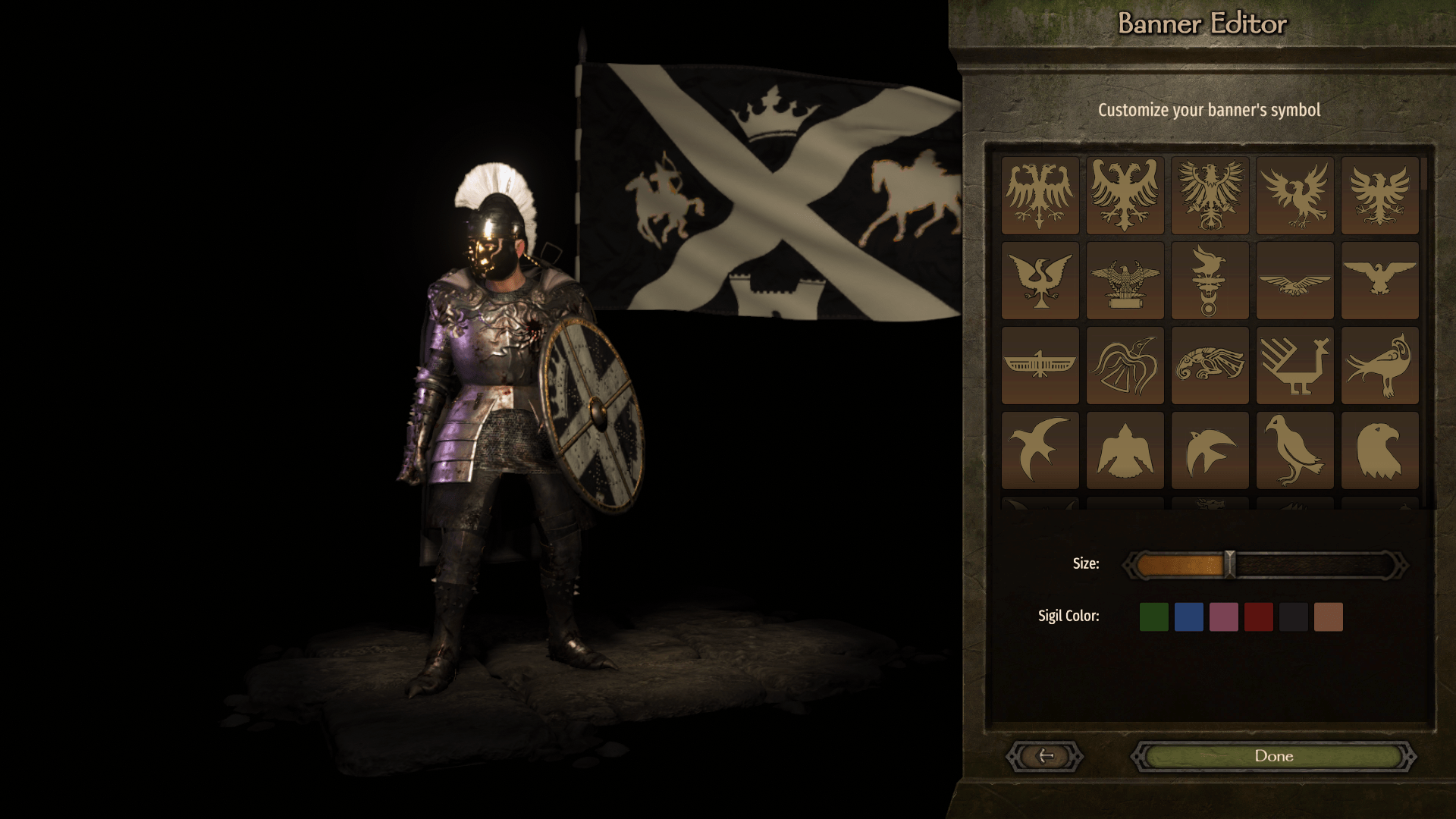The image size is (1456, 819).
Task: Select the geometric peacock sigil
Action: pyautogui.click(x=1296, y=366)
